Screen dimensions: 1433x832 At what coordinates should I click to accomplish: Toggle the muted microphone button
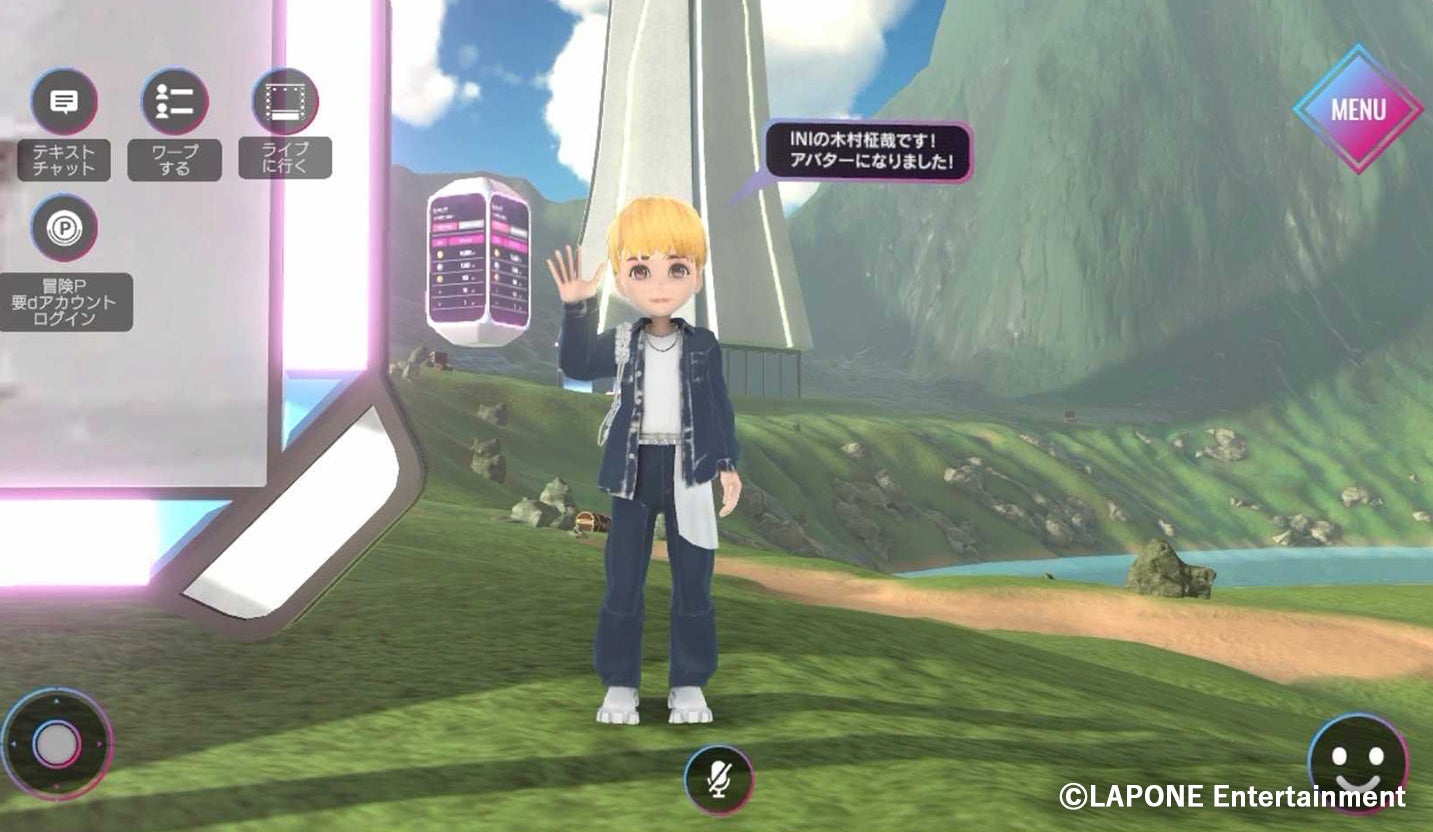point(719,779)
